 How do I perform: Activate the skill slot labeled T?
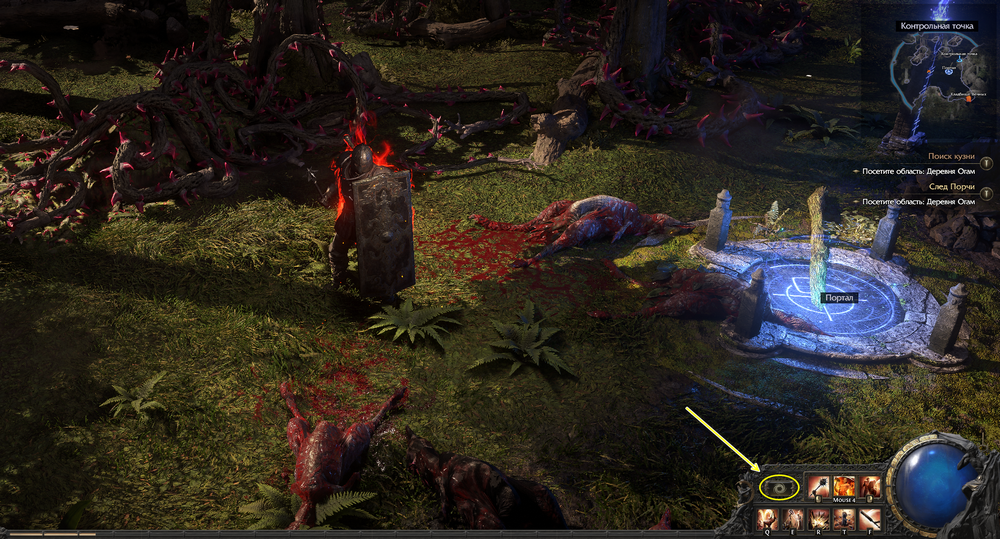[x=845, y=518]
